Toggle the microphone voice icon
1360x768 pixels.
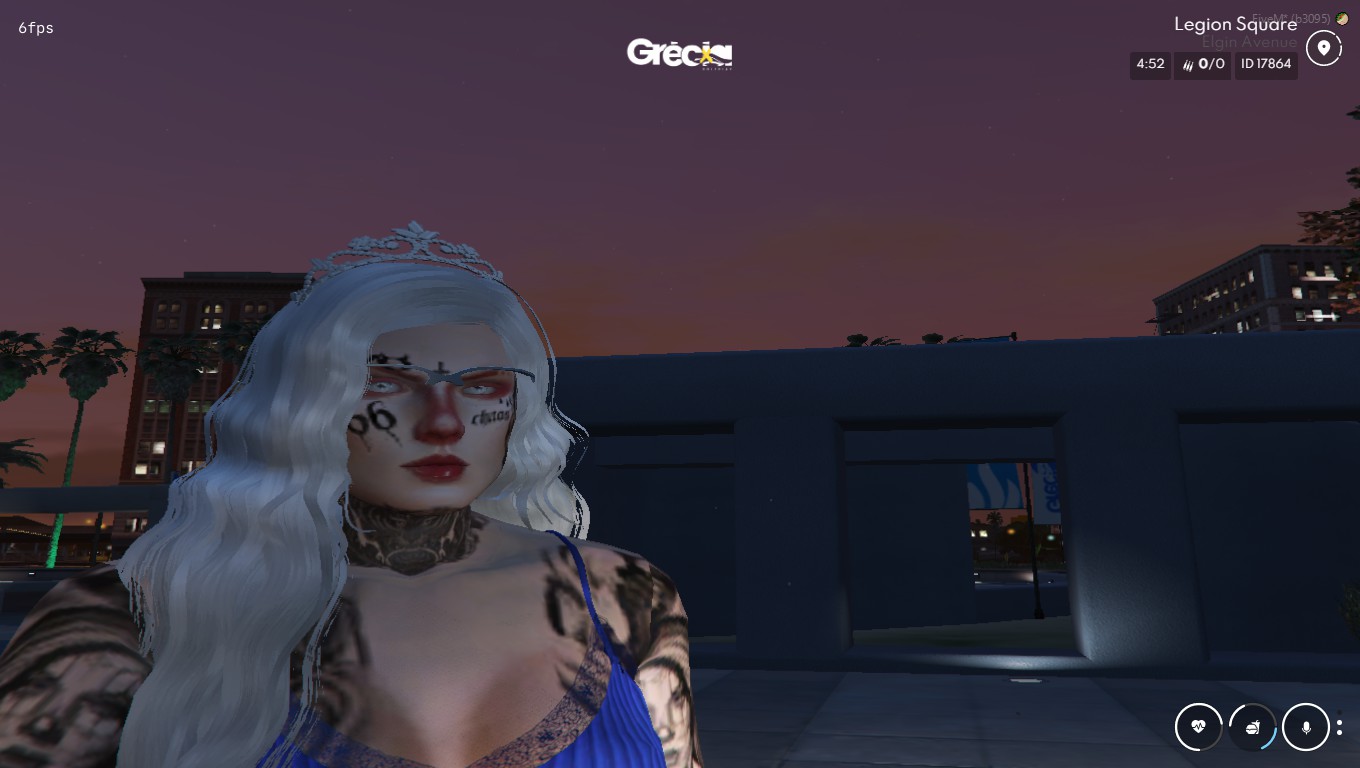tap(1306, 727)
